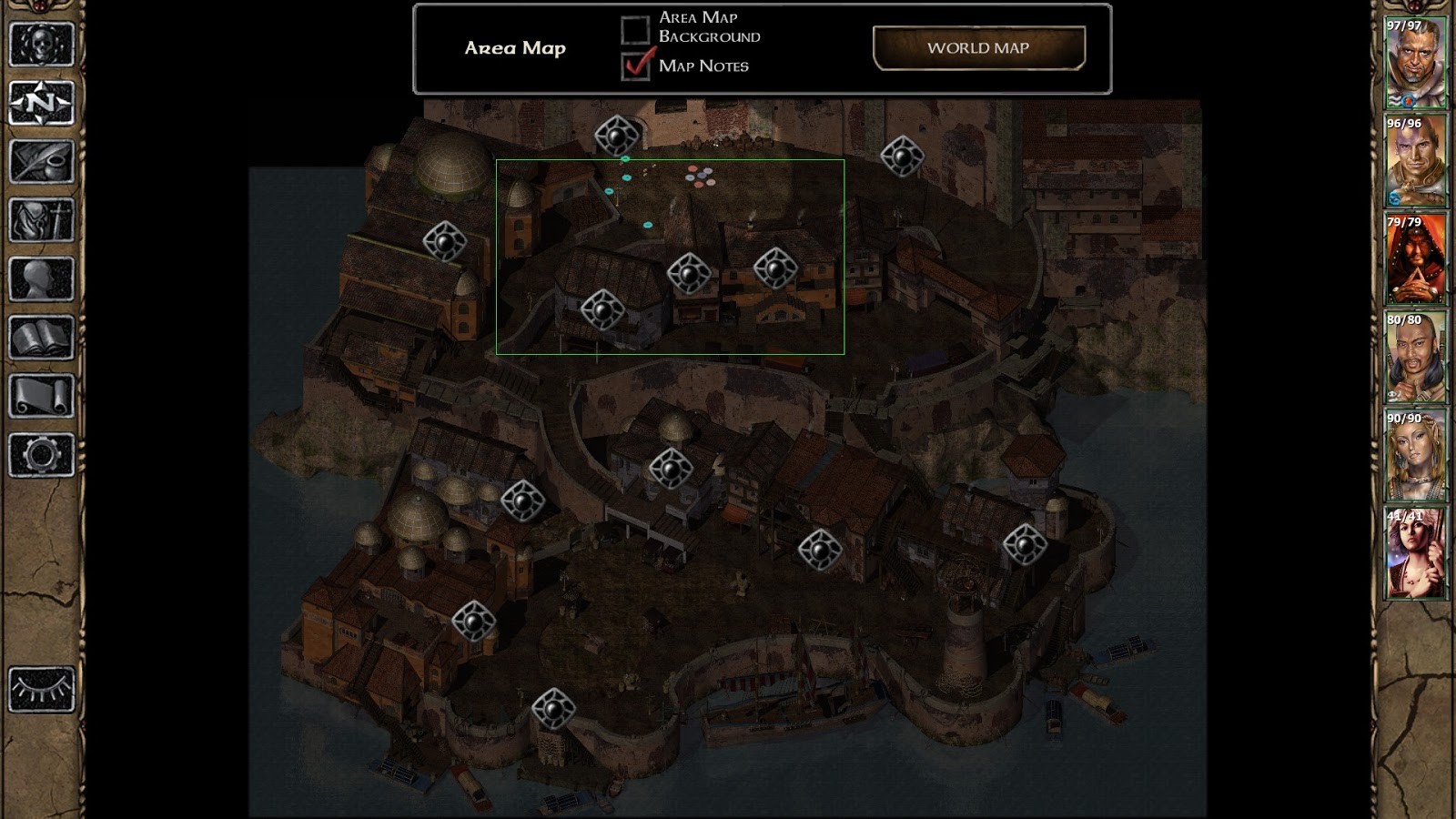Screen dimensions: 1456x819
Task: Open the gear options menu
Action: pyautogui.click(x=41, y=455)
